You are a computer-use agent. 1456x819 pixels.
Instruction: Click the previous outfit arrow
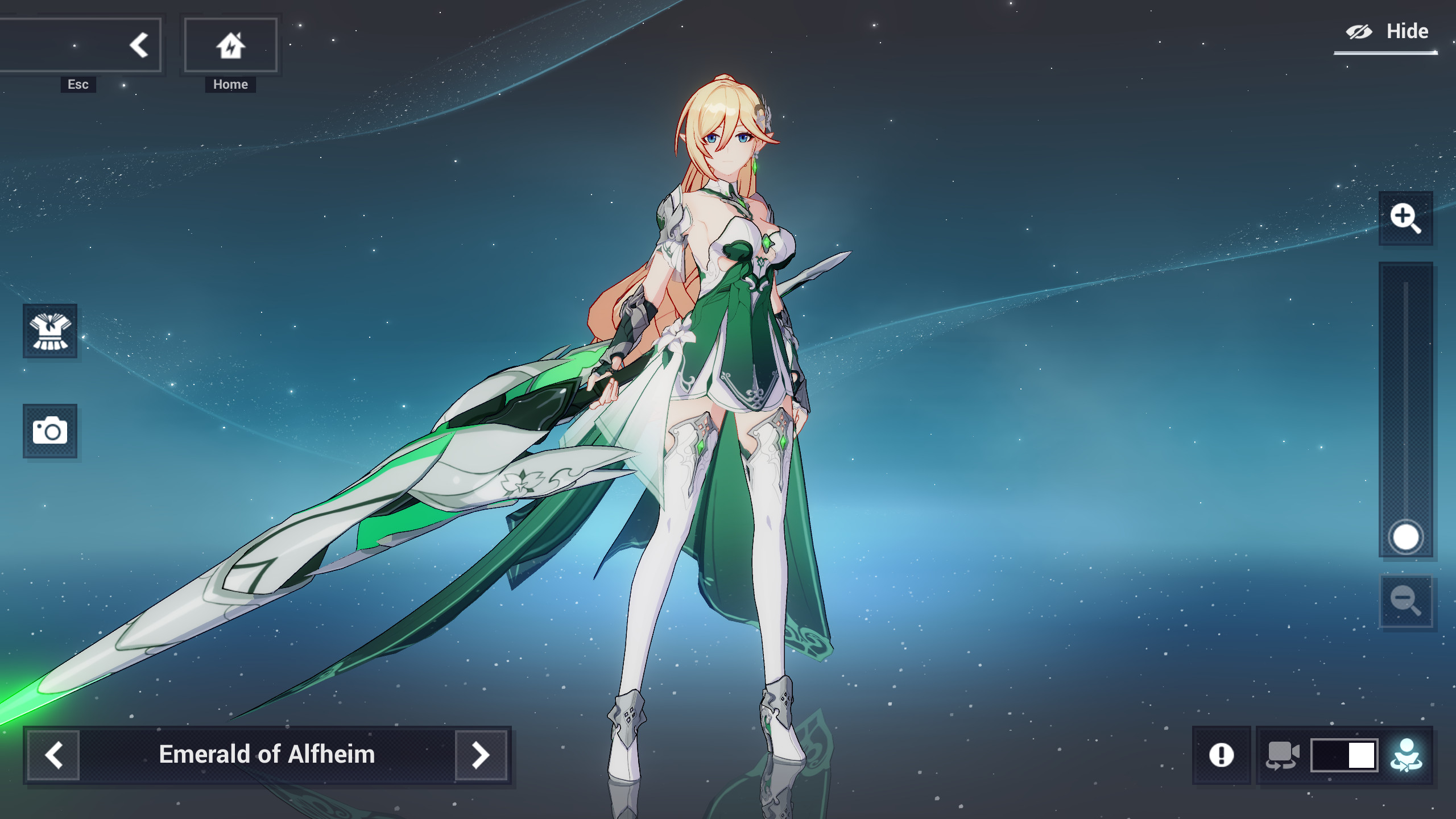[x=55, y=755]
